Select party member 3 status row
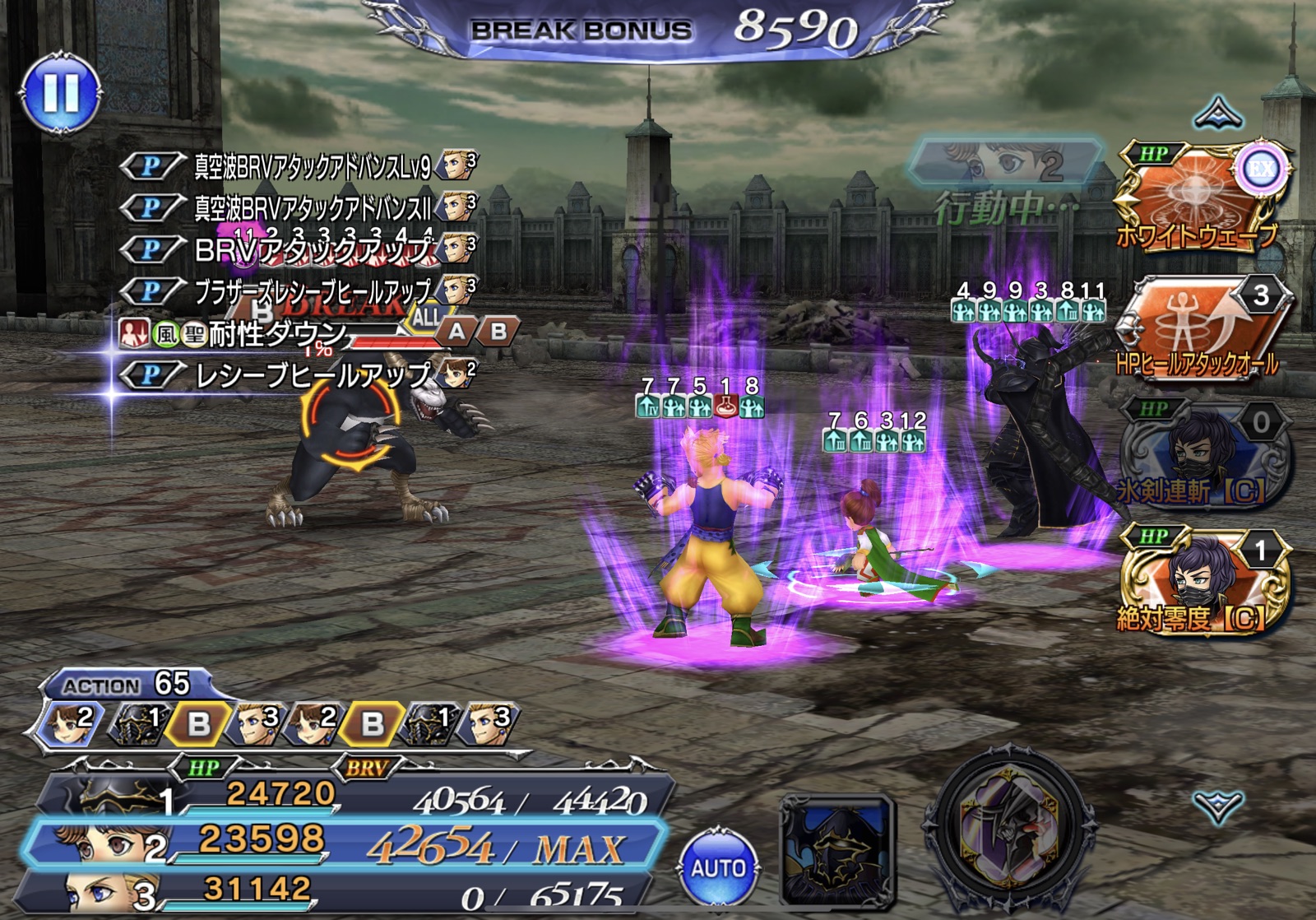 point(329,892)
